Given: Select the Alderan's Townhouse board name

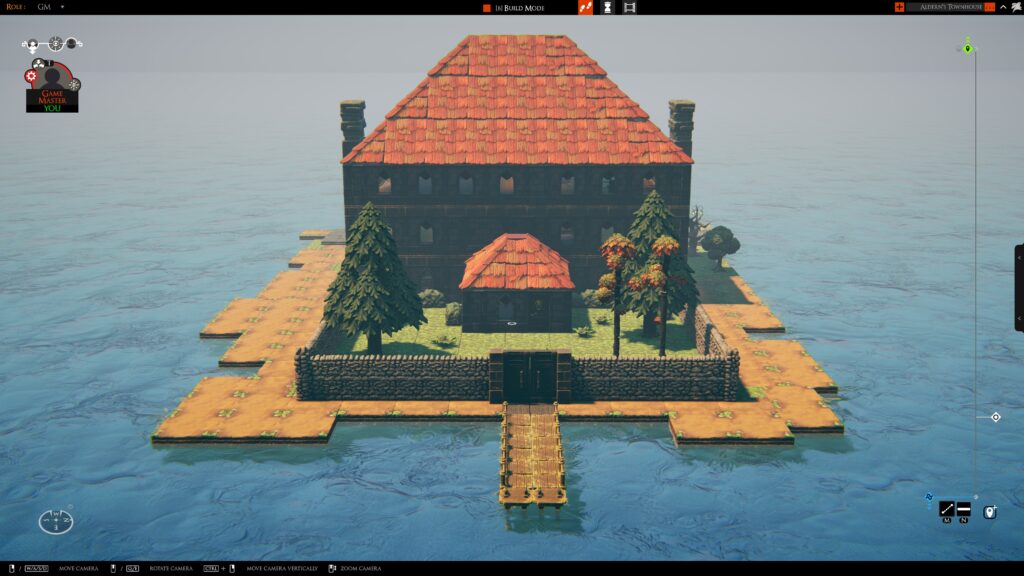Looking at the screenshot, I should (x=950, y=7).
